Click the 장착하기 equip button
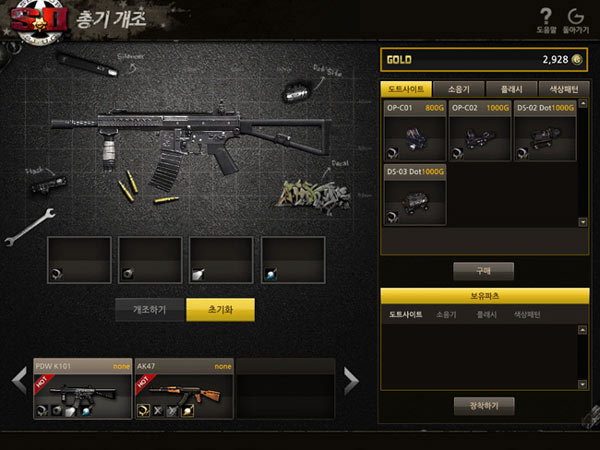 click(x=484, y=405)
